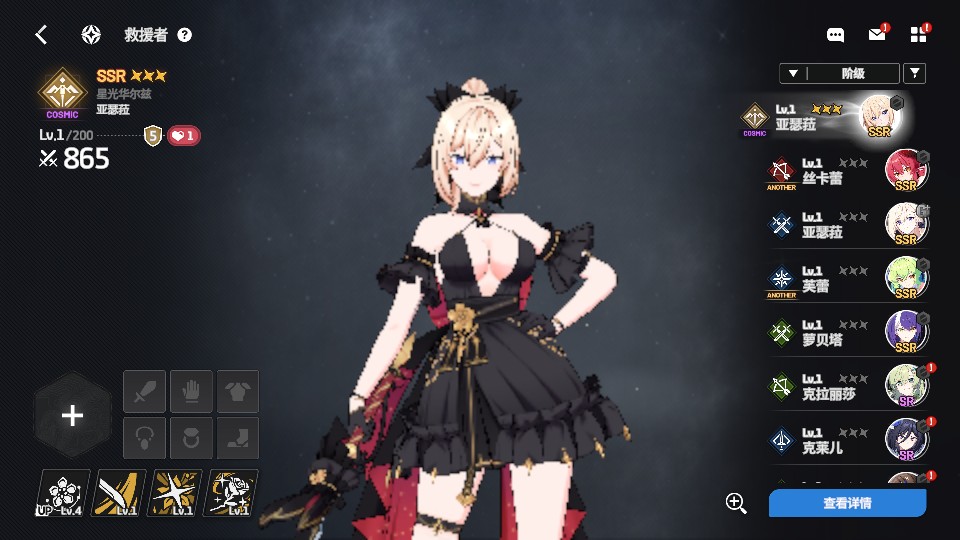Open the flower skill icon marked Lv.4

pos(63,493)
